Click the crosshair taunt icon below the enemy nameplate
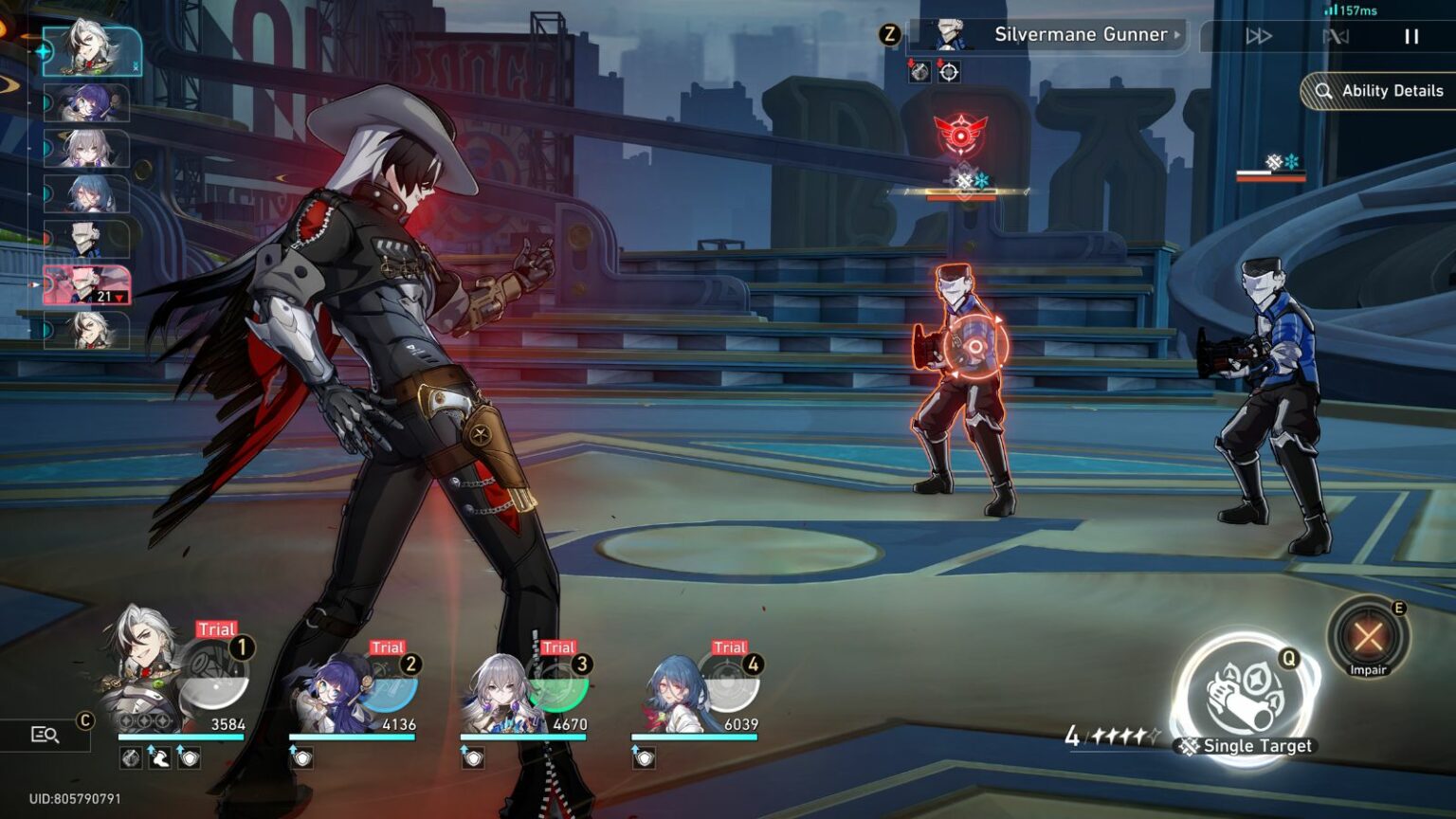Image resolution: width=1456 pixels, height=819 pixels. coord(949,73)
